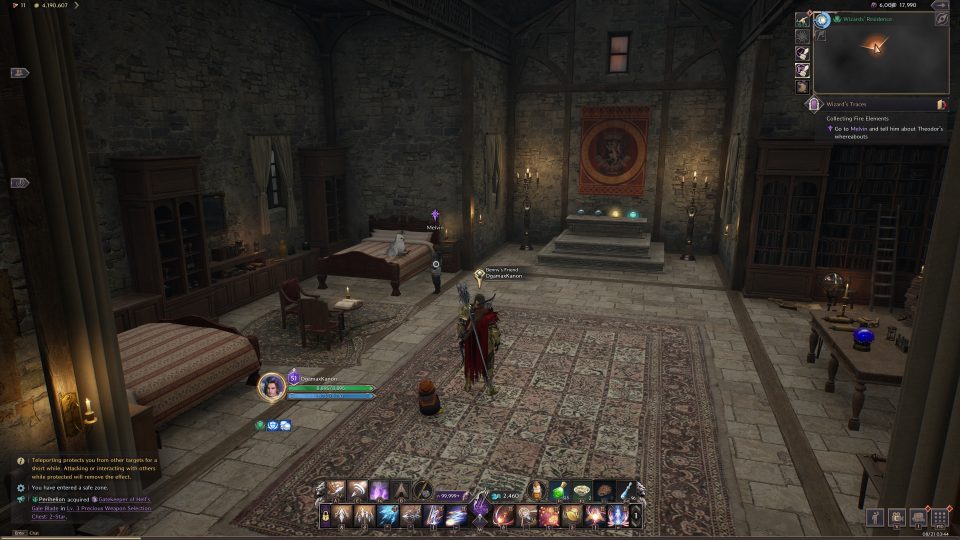Image resolution: width=960 pixels, height=540 pixels.
Task: Select the Wizard's Traces quest tracker
Action: coord(858,103)
